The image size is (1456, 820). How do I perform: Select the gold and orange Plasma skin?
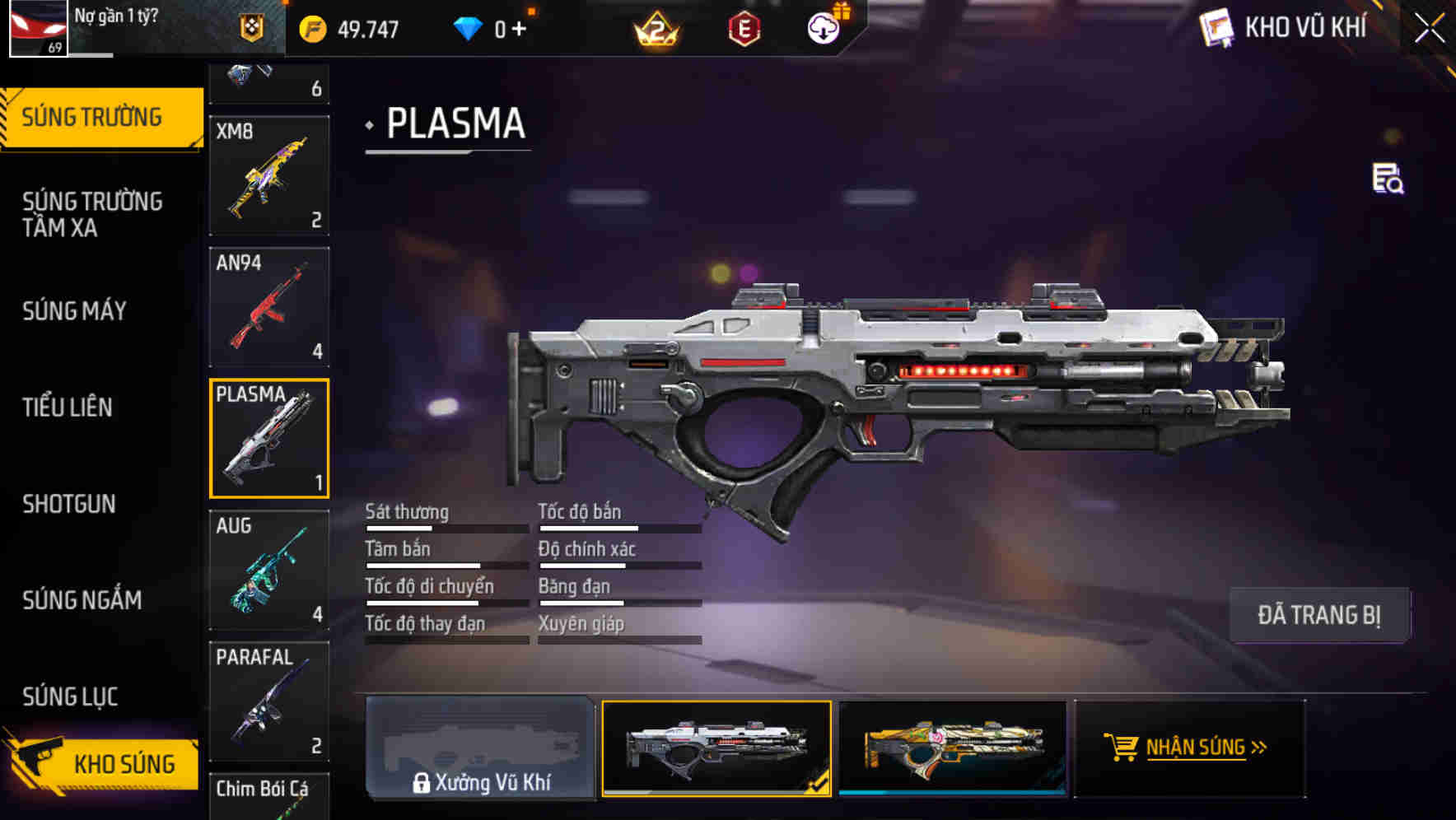953,748
